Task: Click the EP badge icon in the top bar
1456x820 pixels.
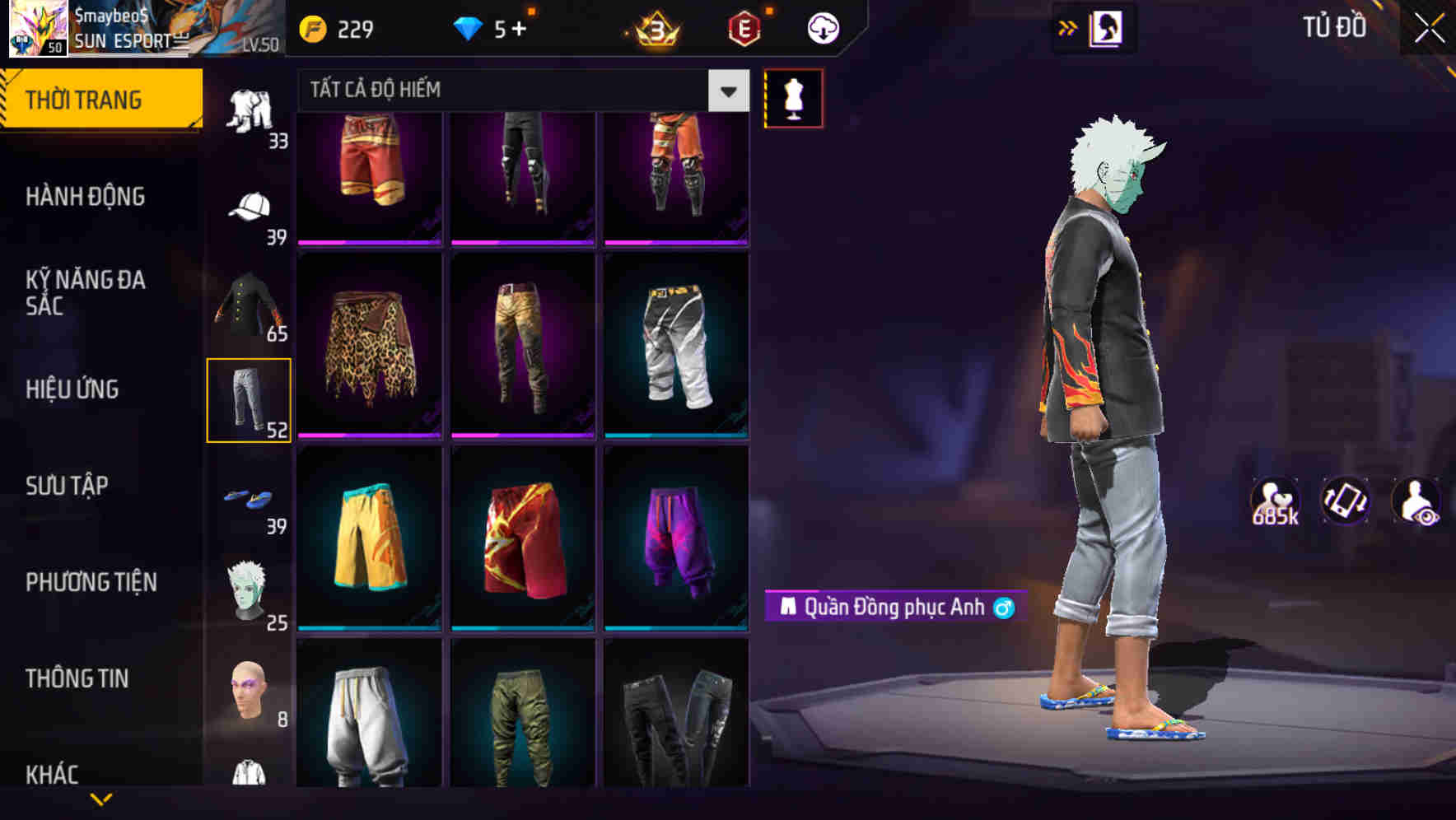Action: [744, 27]
